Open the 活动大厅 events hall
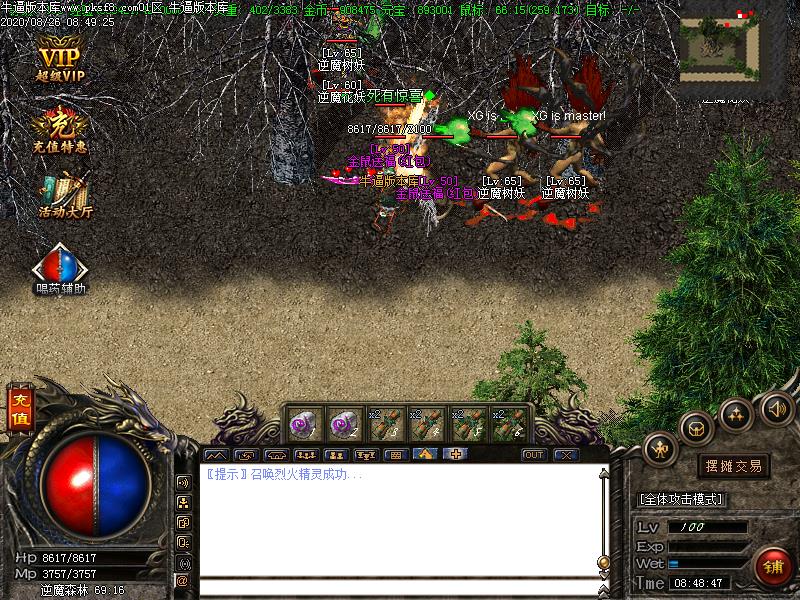This screenshot has width=800, height=600. pyautogui.click(x=64, y=194)
